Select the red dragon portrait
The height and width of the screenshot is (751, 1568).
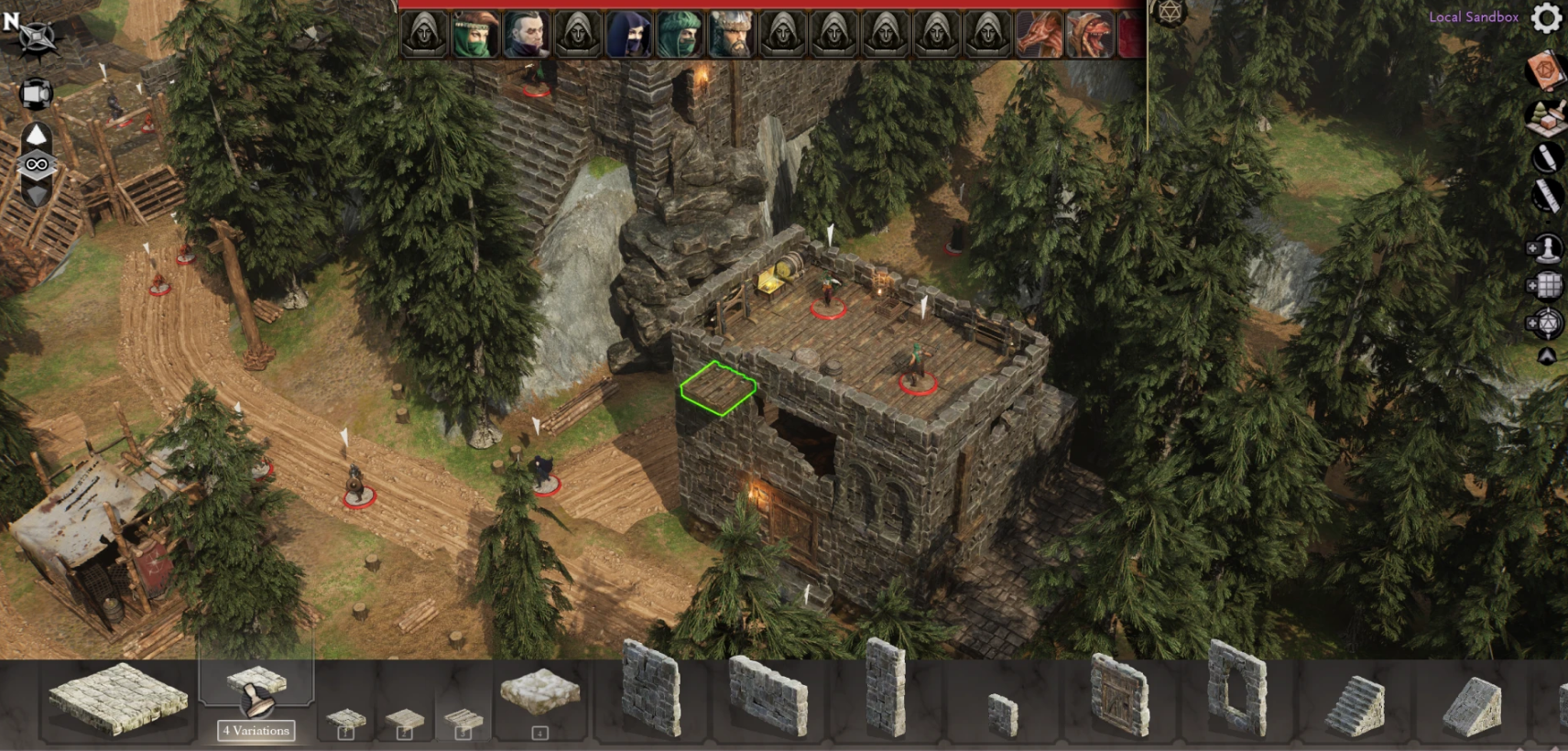[1039, 35]
